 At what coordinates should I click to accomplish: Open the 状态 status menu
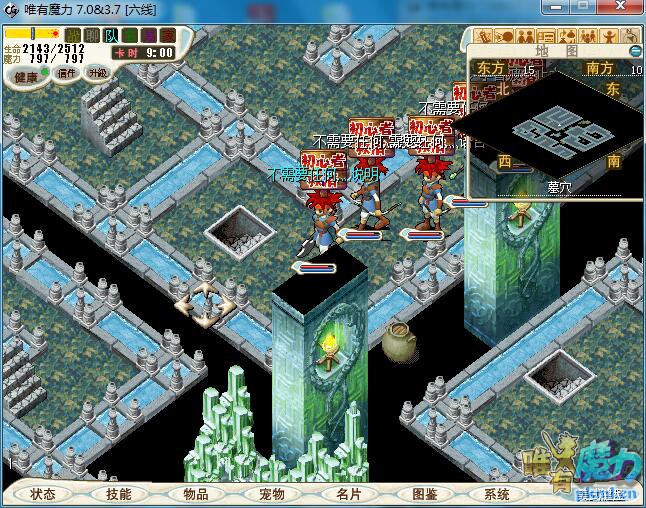(x=43, y=494)
